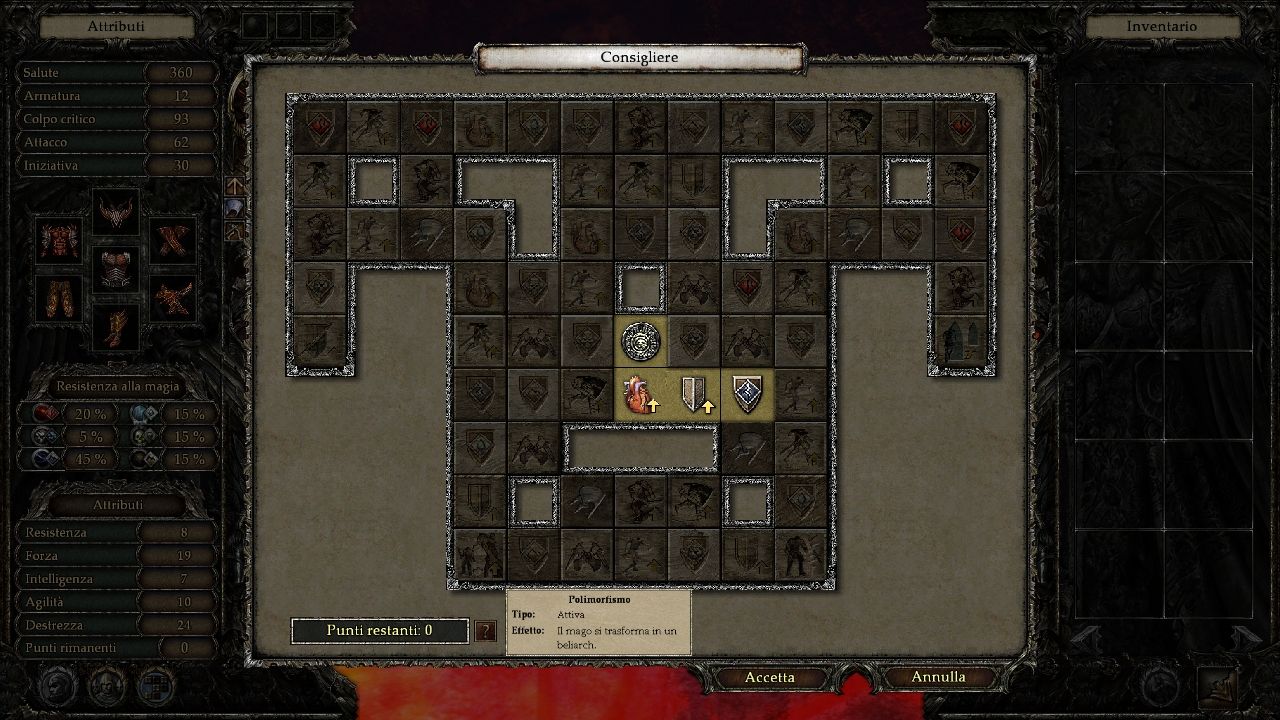Open the Attributi panel header at top

pyautogui.click(x=116, y=27)
